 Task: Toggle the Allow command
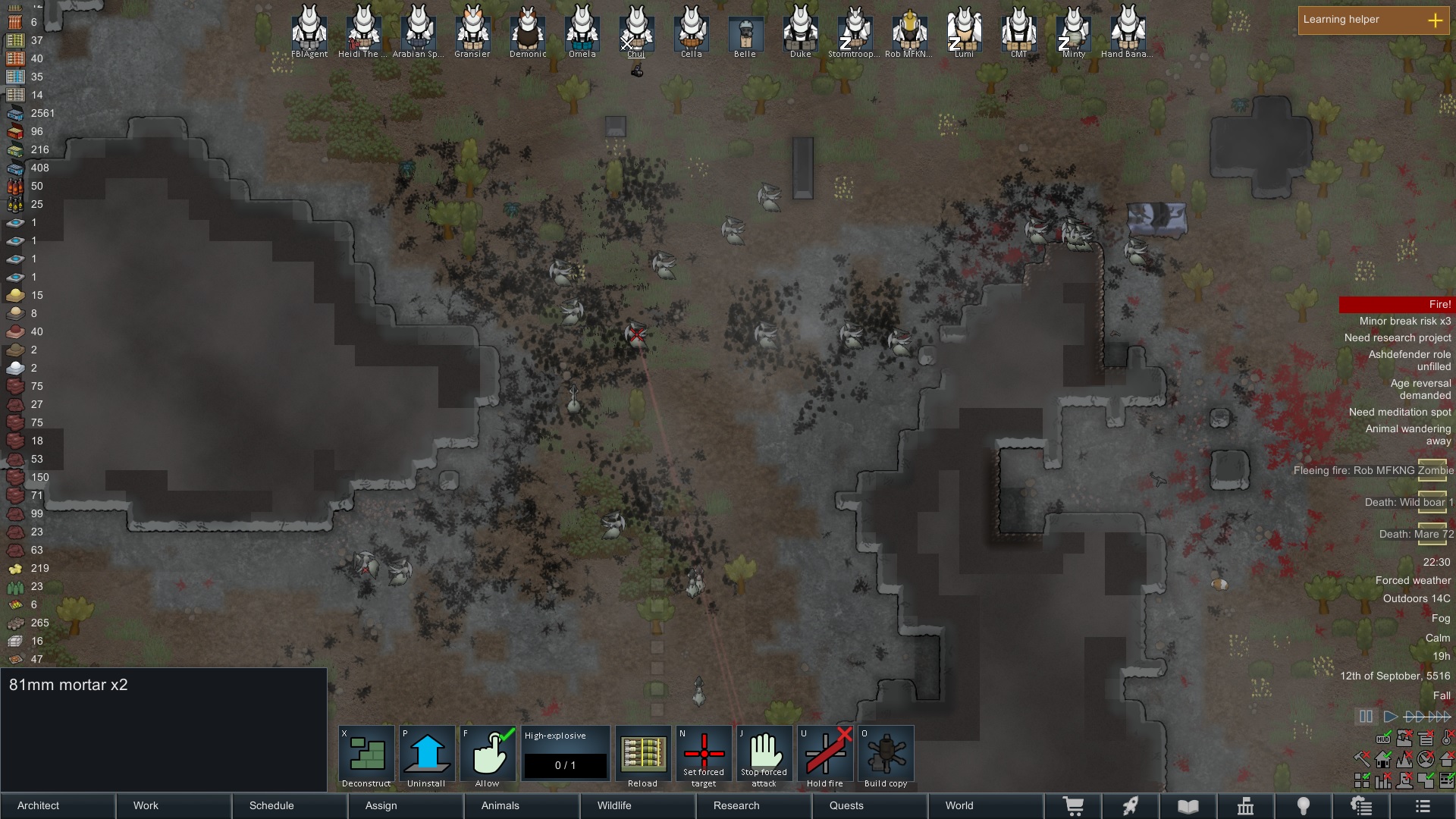click(488, 756)
